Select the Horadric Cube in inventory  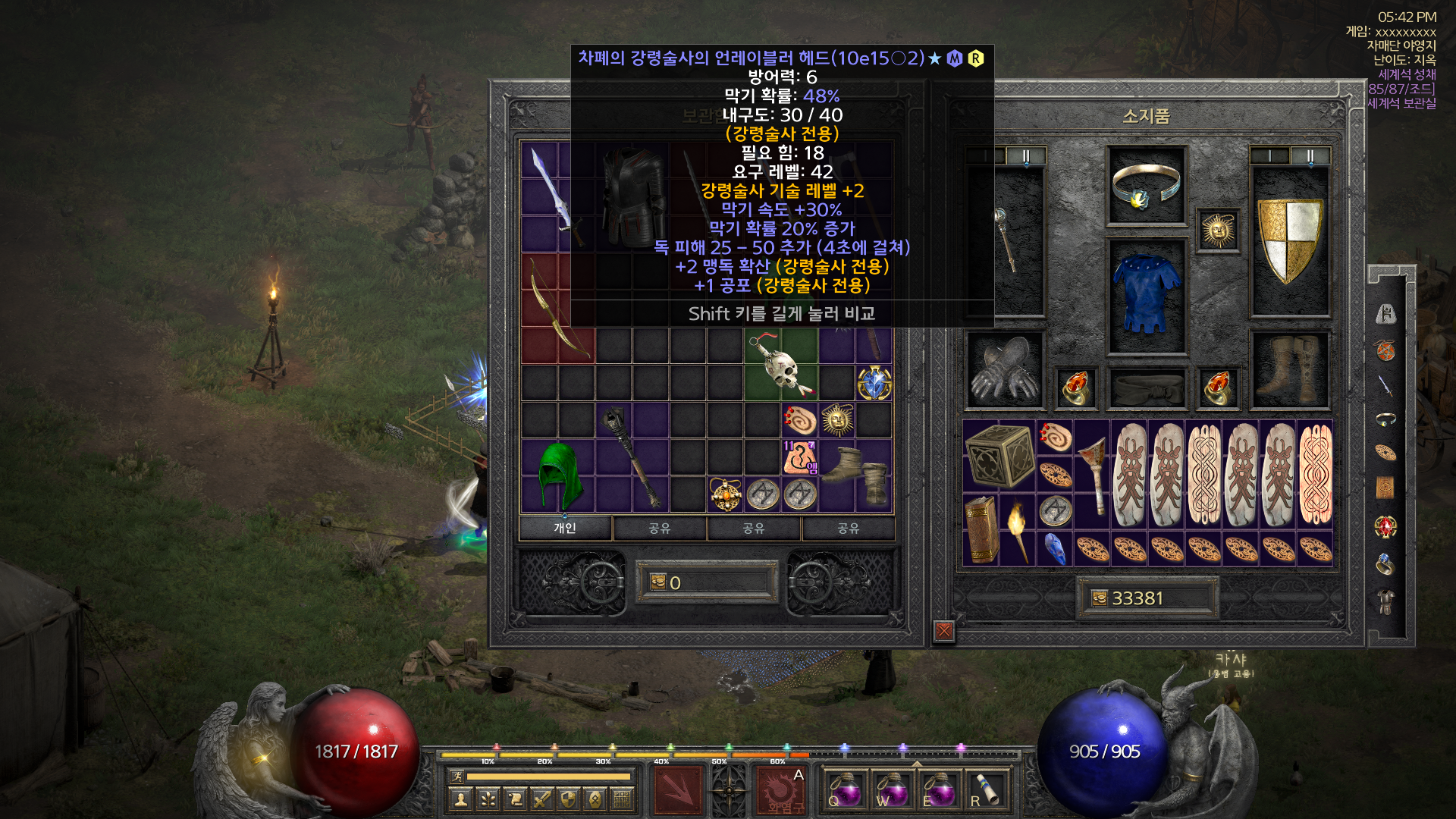coord(999,455)
